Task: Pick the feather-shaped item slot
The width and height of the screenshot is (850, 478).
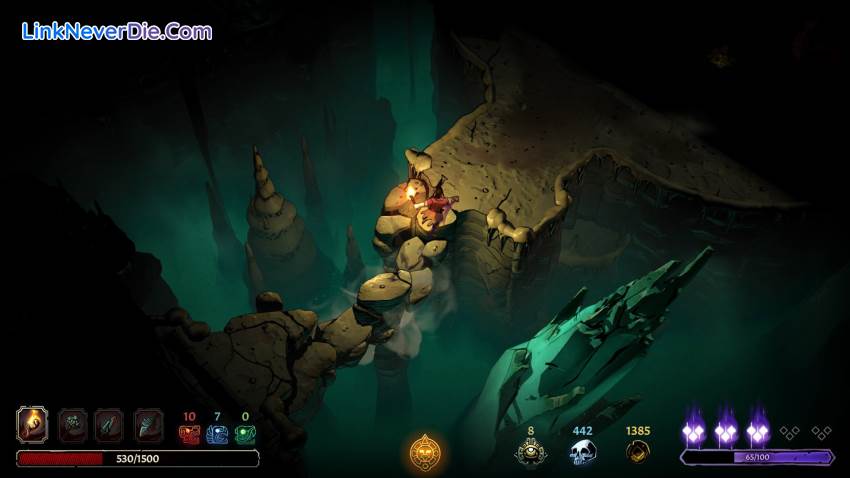Action: pos(148,425)
